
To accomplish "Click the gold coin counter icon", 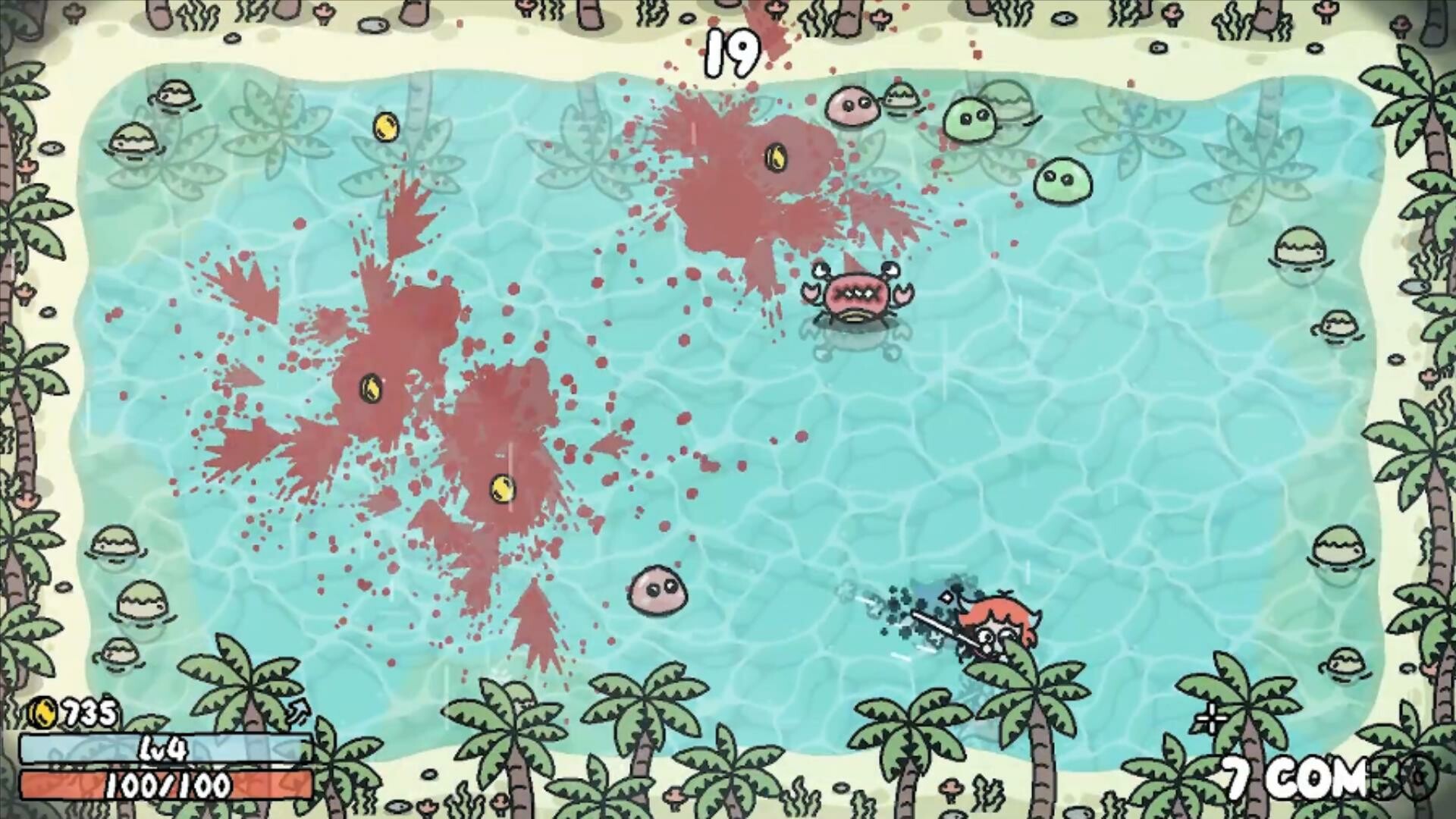I will 44,711.
